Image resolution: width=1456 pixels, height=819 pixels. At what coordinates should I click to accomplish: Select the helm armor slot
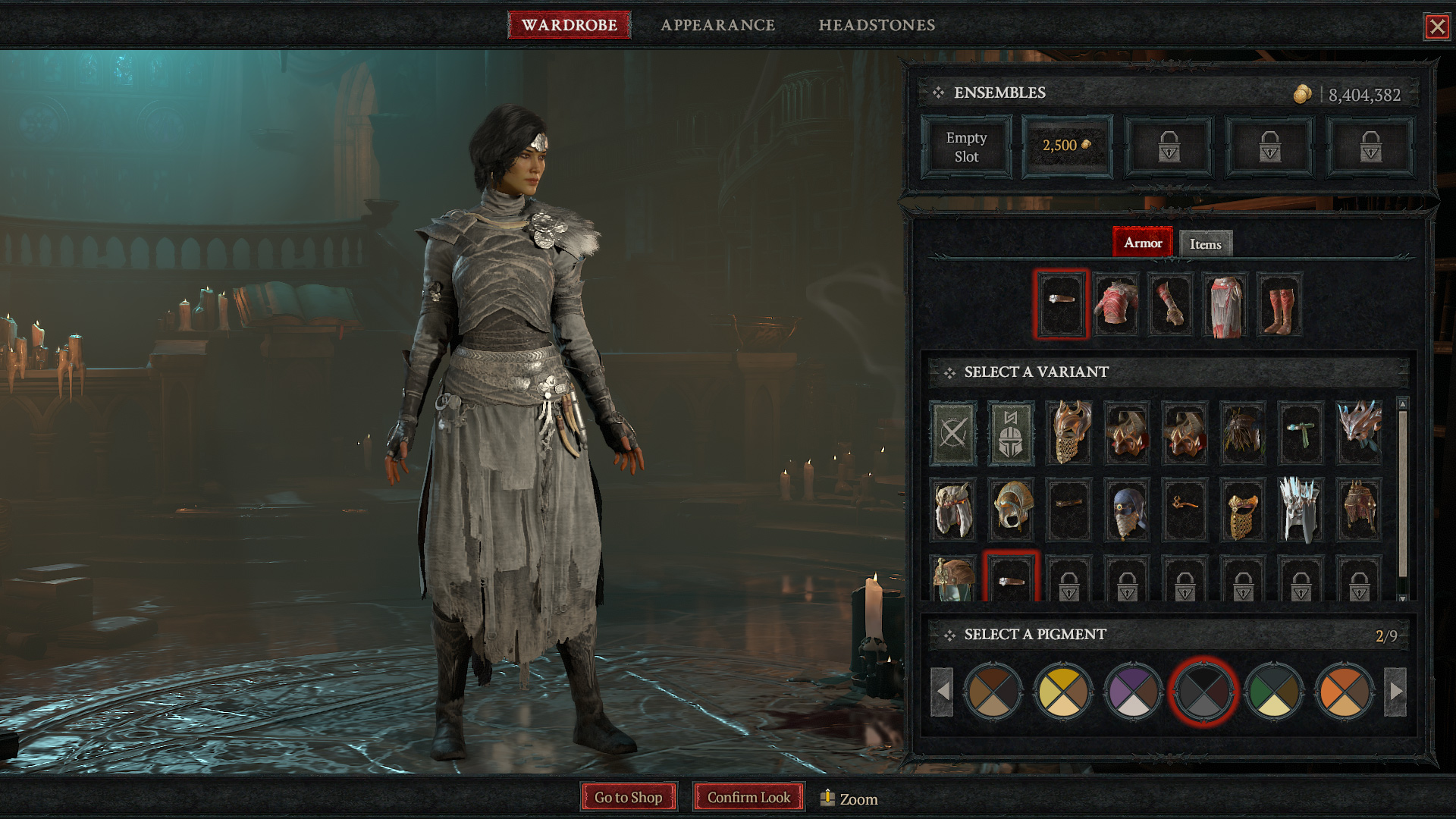point(1061,305)
